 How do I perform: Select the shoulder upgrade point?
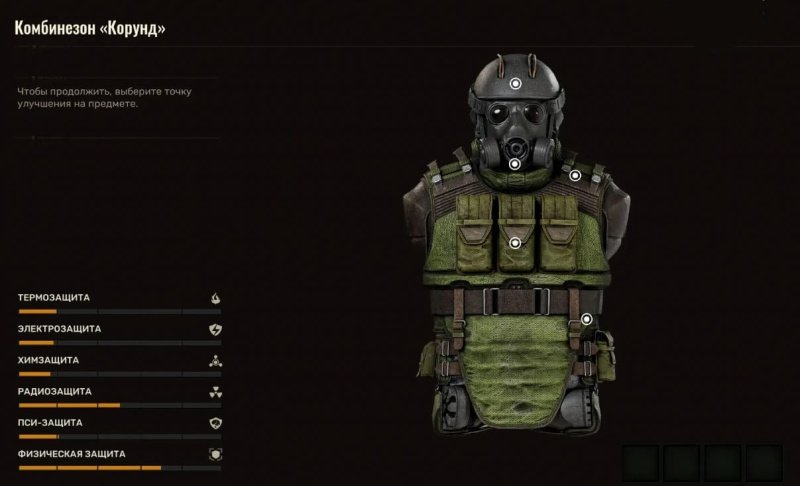[x=576, y=175]
